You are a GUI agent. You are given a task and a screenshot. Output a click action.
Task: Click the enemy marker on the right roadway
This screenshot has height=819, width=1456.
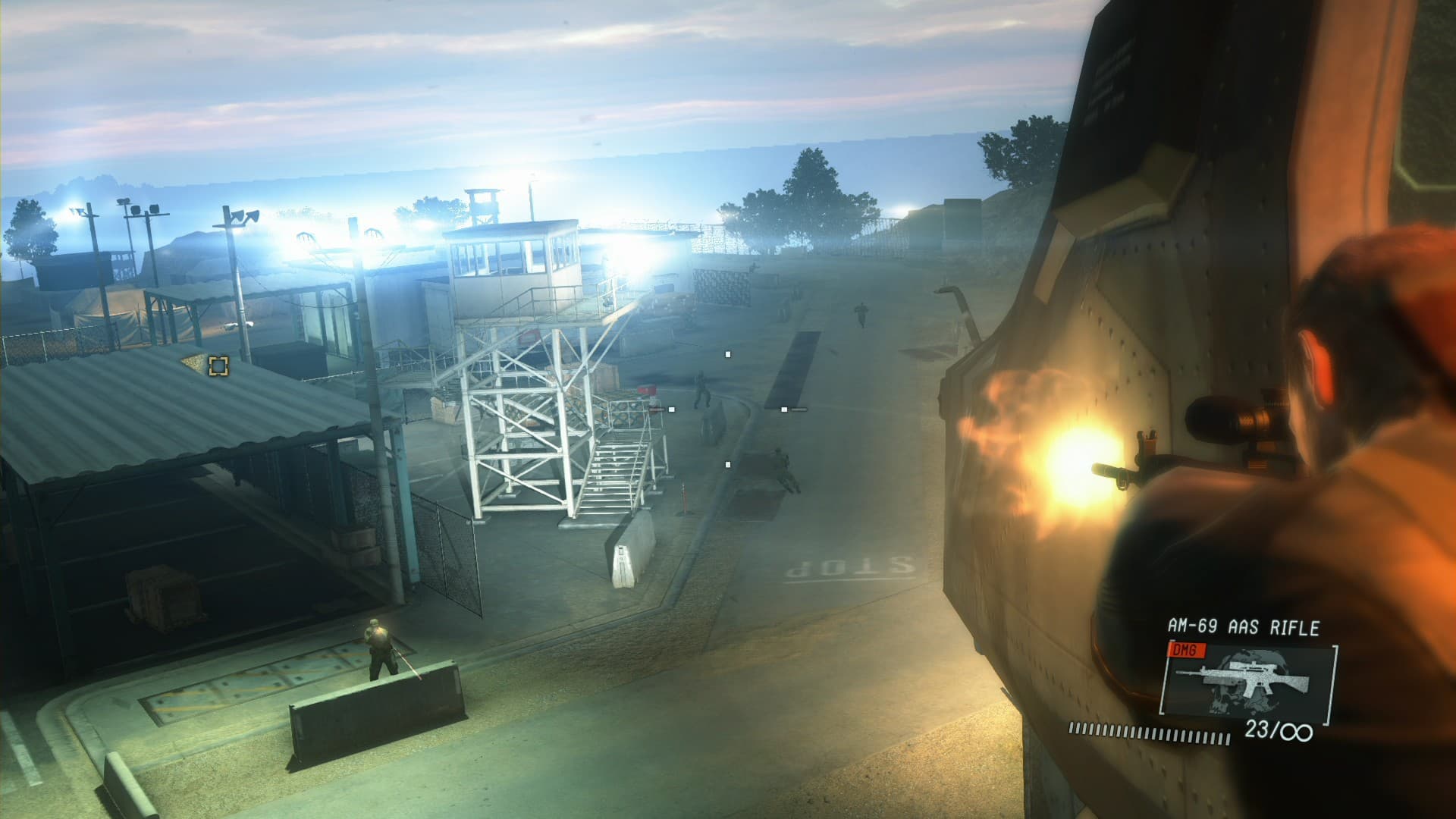point(785,409)
